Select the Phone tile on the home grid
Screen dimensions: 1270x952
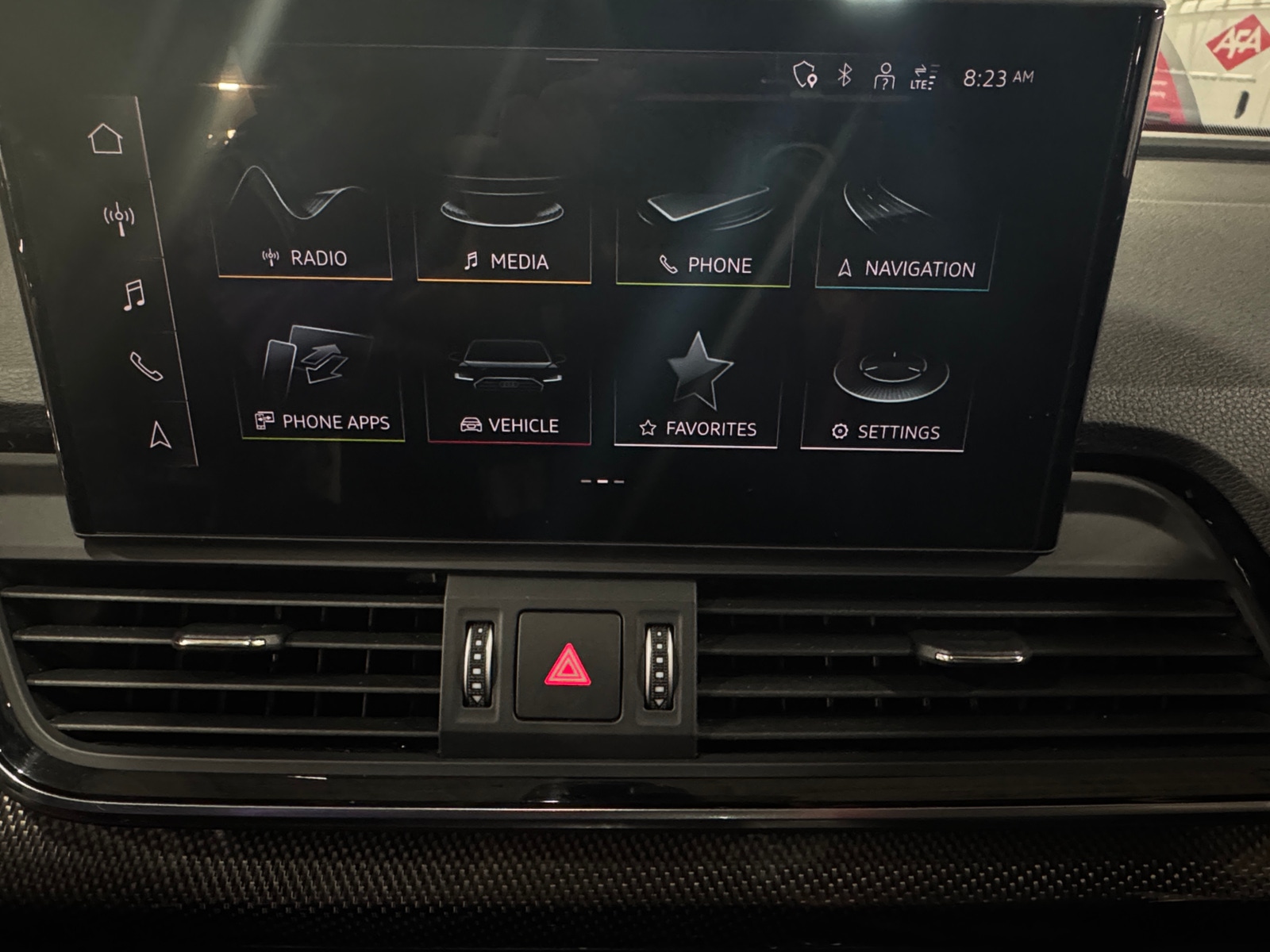705,234
